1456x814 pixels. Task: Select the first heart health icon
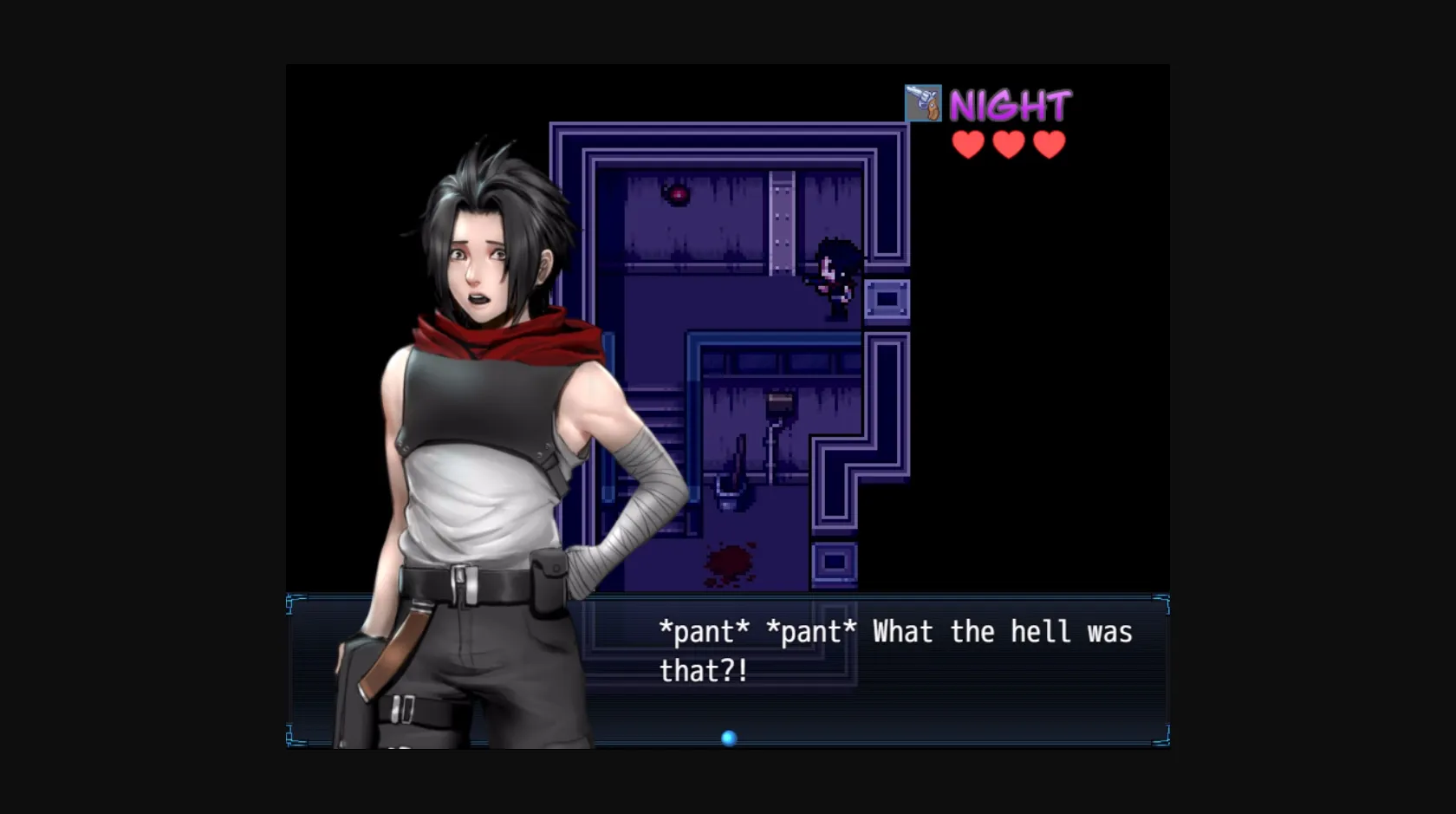click(x=968, y=144)
